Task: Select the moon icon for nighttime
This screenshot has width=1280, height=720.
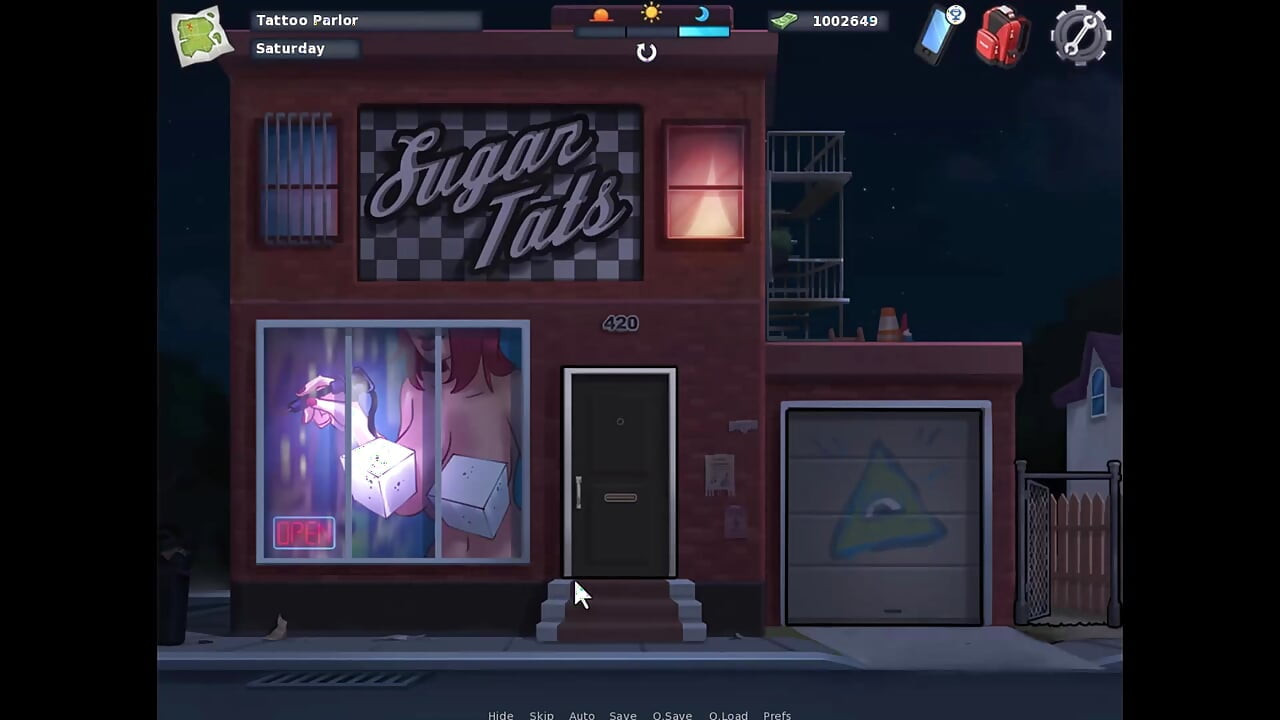Action: 702,14
